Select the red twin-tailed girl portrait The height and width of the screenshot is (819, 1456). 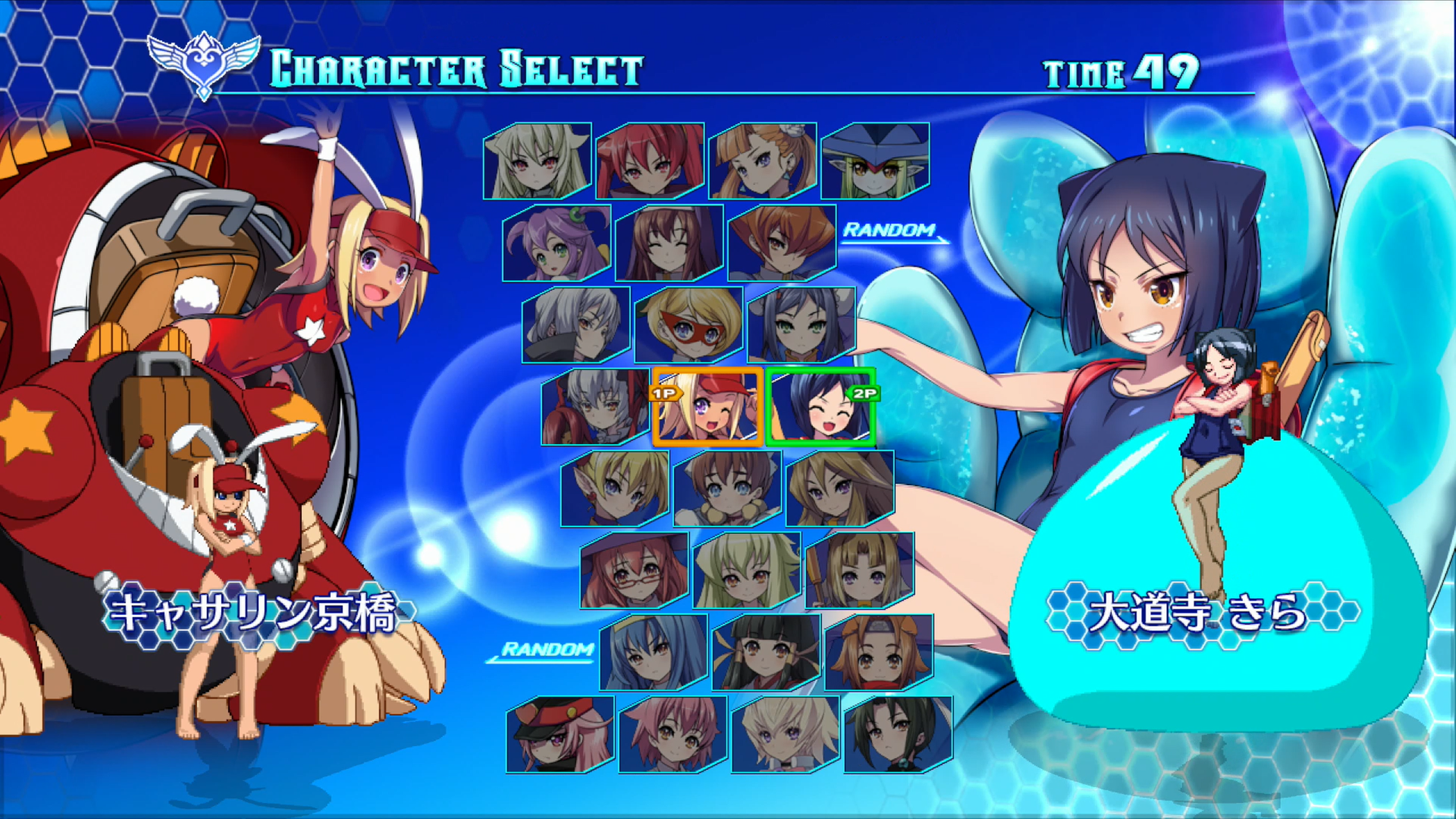[x=650, y=161]
